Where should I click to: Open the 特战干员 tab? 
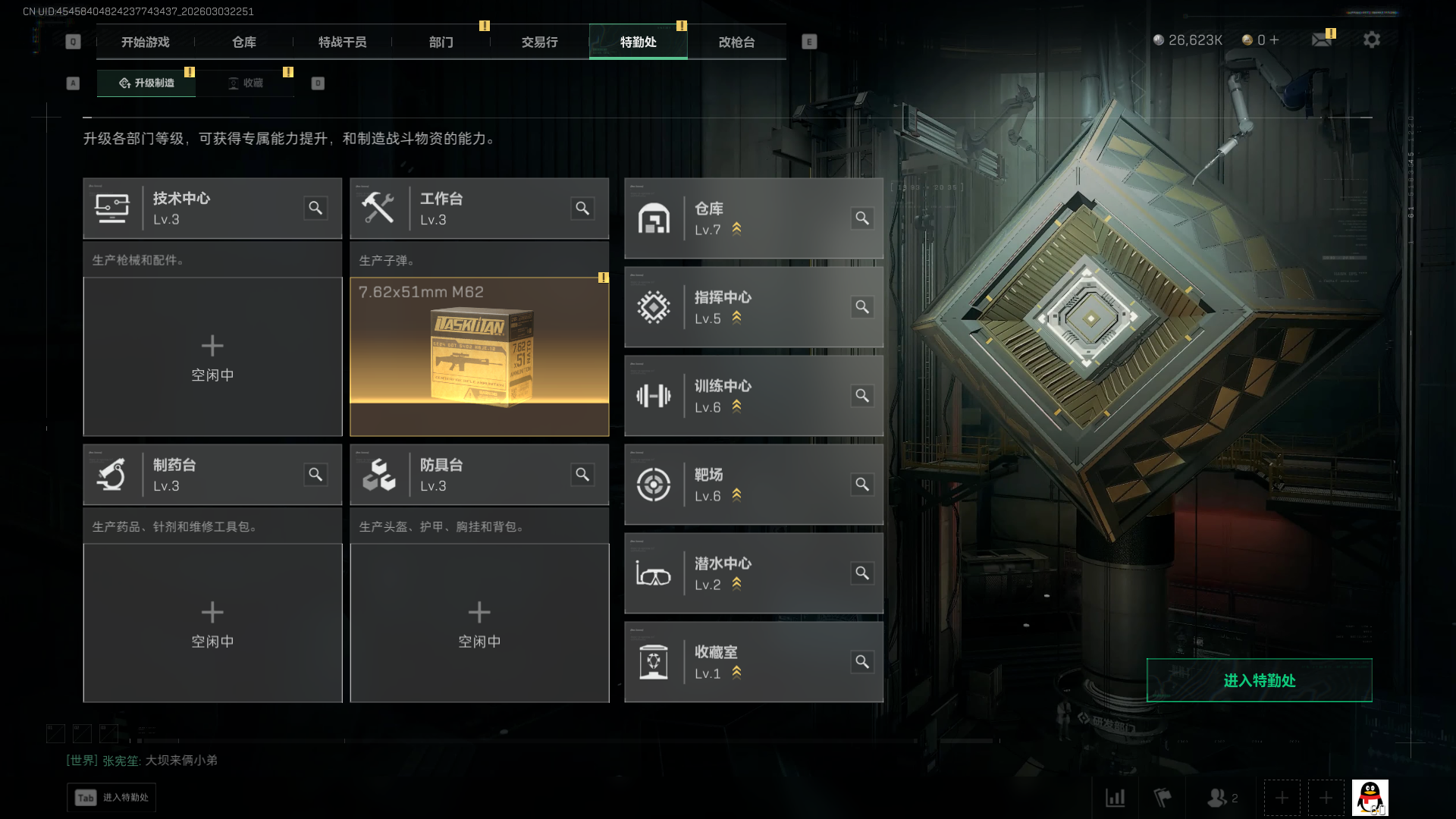click(343, 42)
